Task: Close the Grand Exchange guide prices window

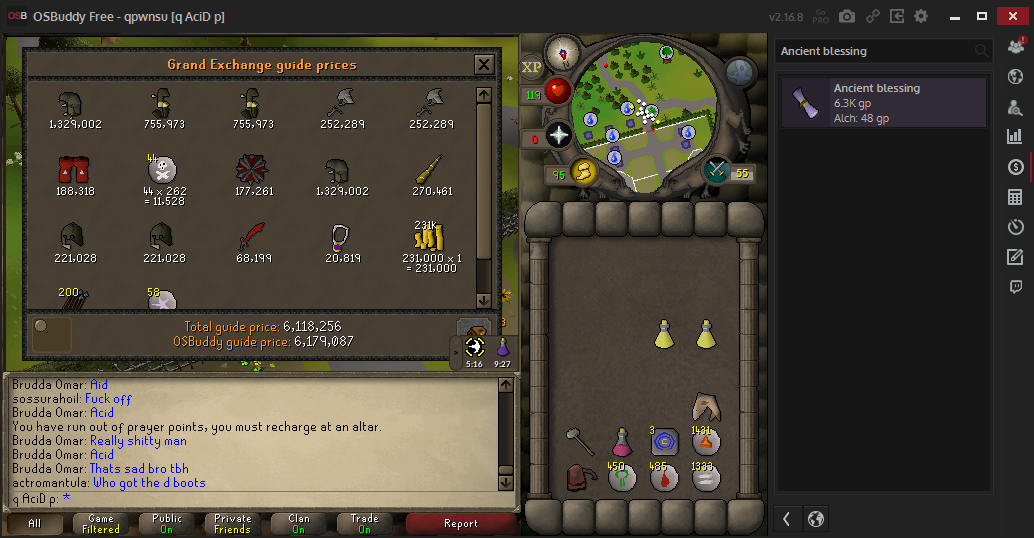Action: [x=484, y=65]
